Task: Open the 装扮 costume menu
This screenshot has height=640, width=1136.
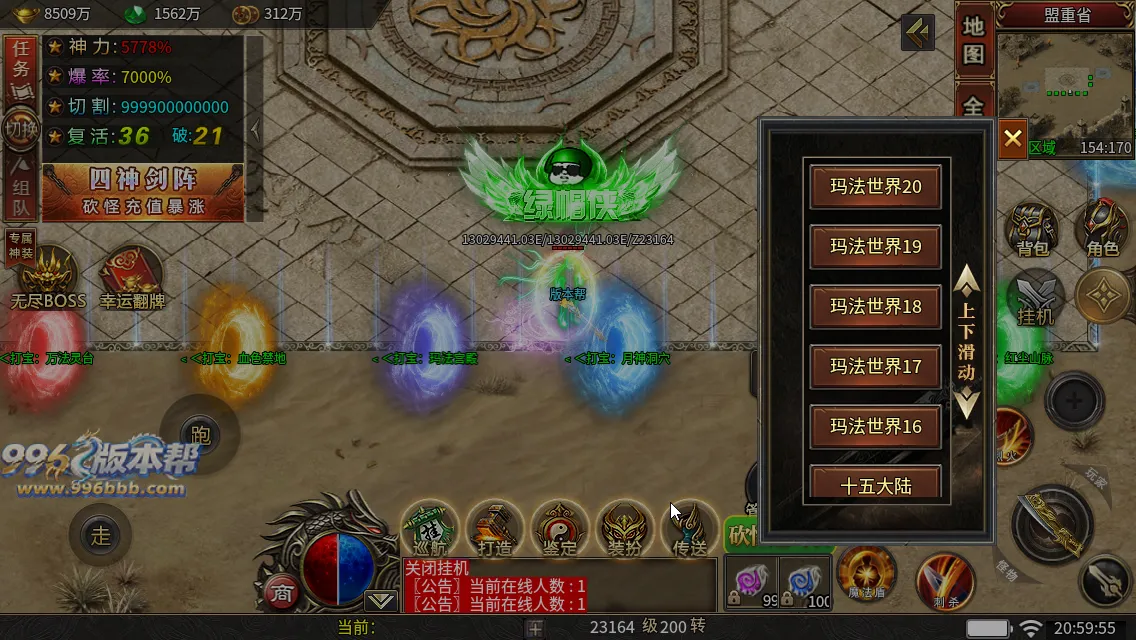Action: [x=624, y=528]
